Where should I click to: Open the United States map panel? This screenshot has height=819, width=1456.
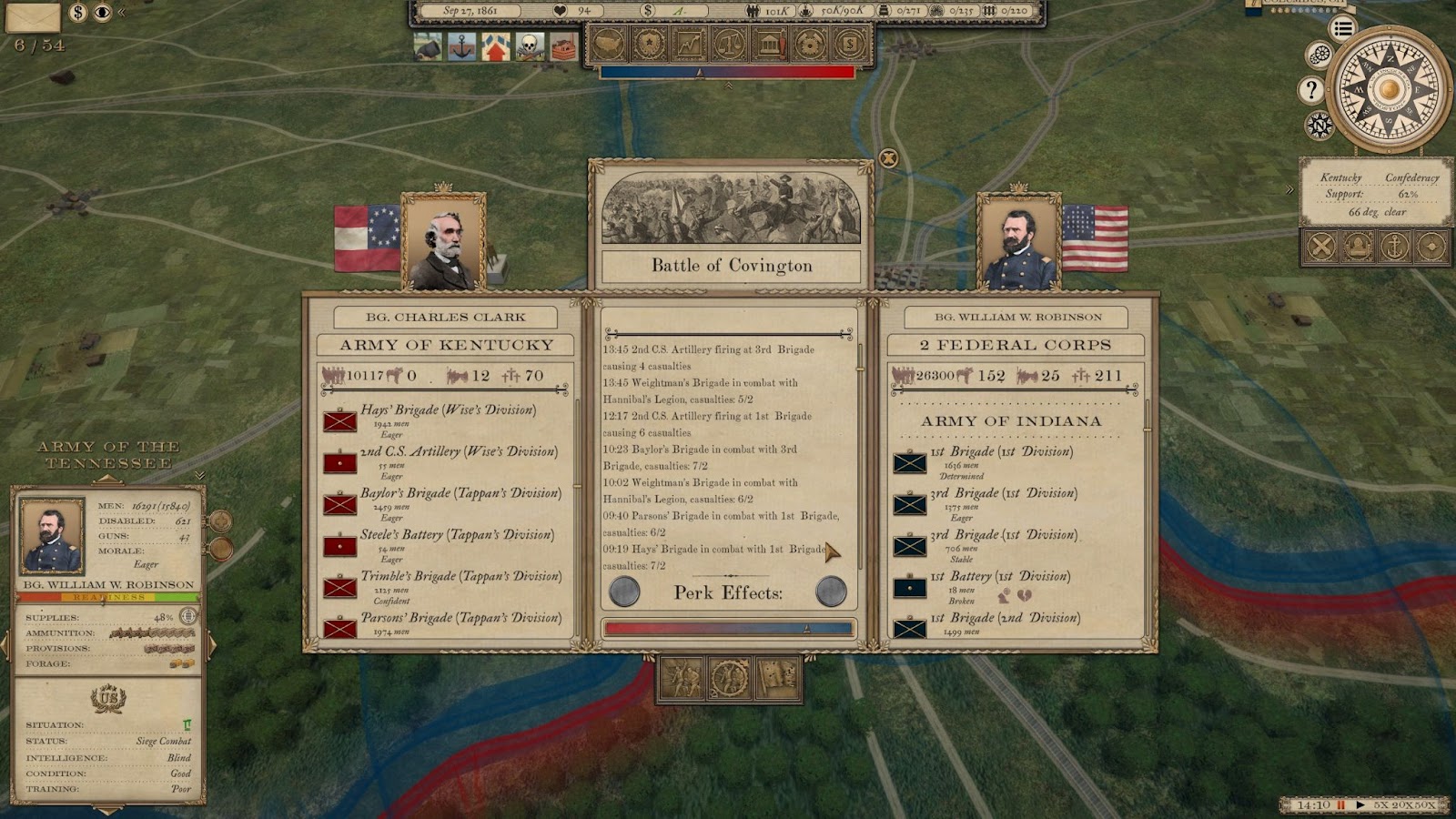(x=609, y=44)
